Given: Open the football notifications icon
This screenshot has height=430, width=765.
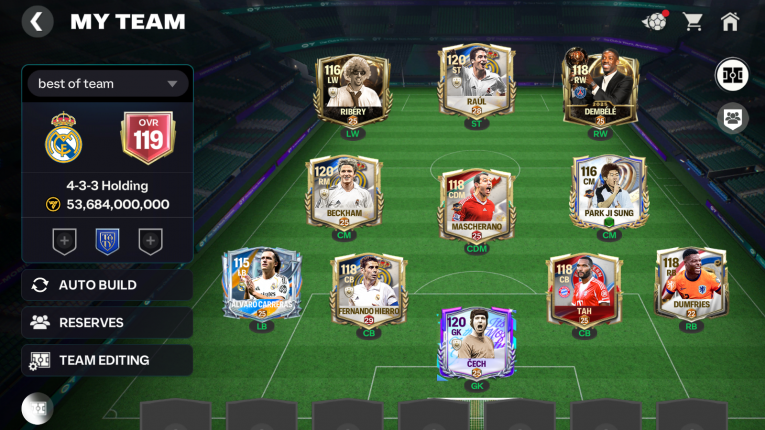Looking at the screenshot, I should [x=653, y=21].
